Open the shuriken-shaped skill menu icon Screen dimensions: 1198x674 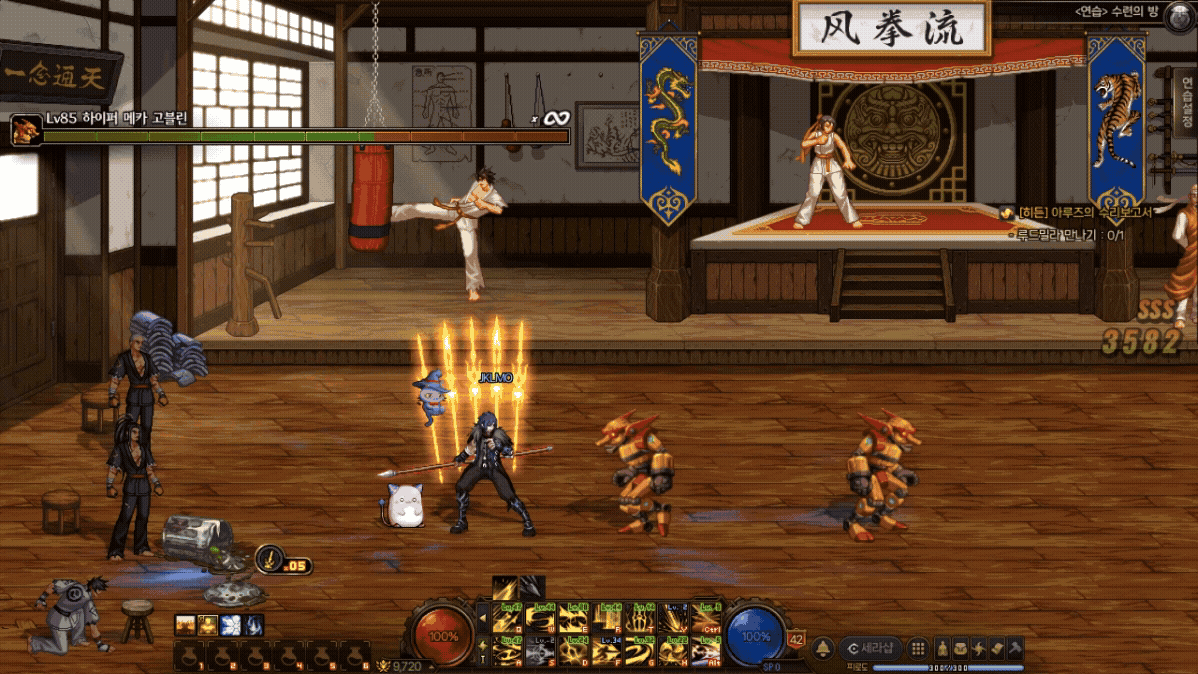click(978, 648)
